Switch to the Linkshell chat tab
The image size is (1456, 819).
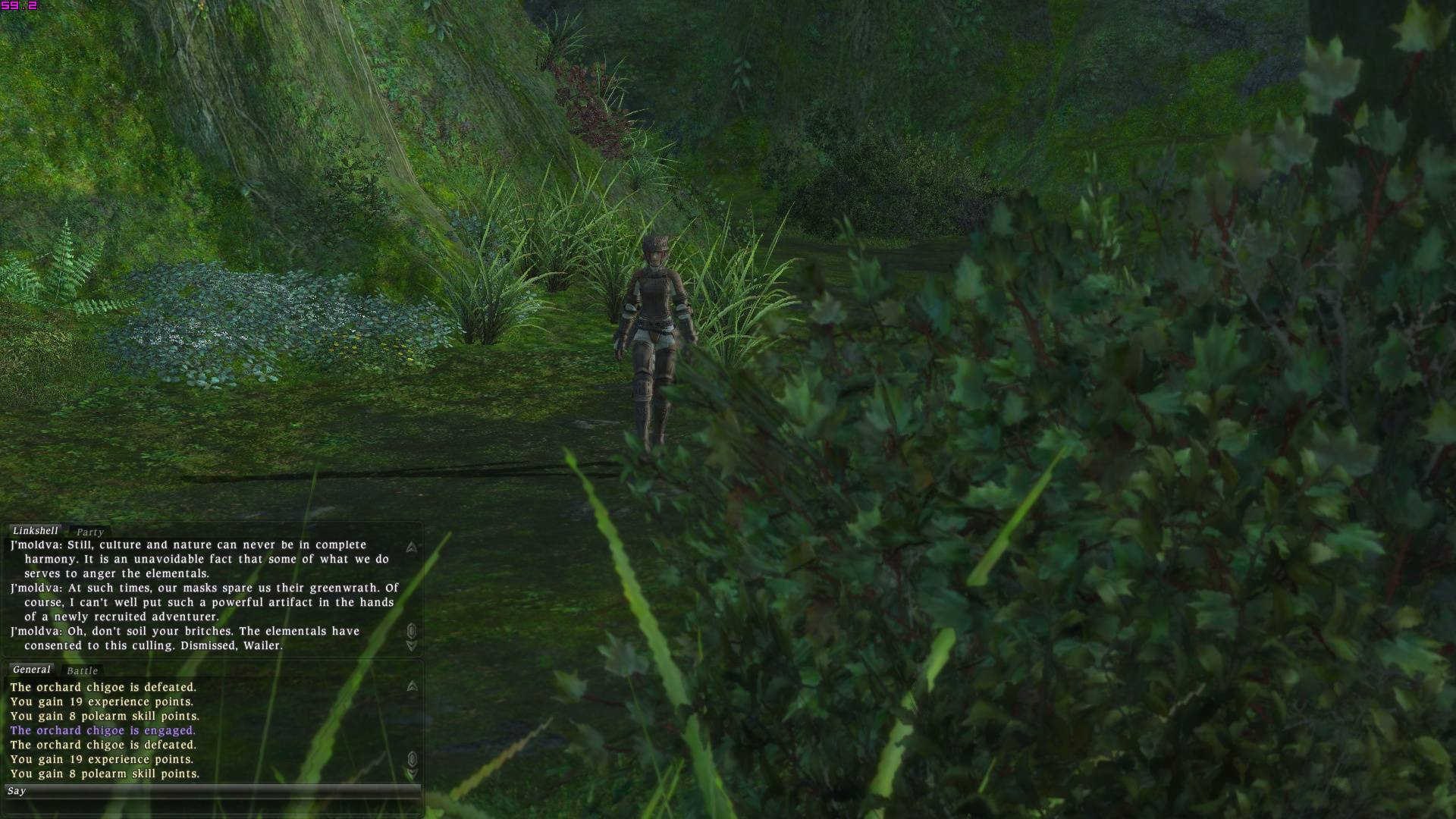coord(35,531)
